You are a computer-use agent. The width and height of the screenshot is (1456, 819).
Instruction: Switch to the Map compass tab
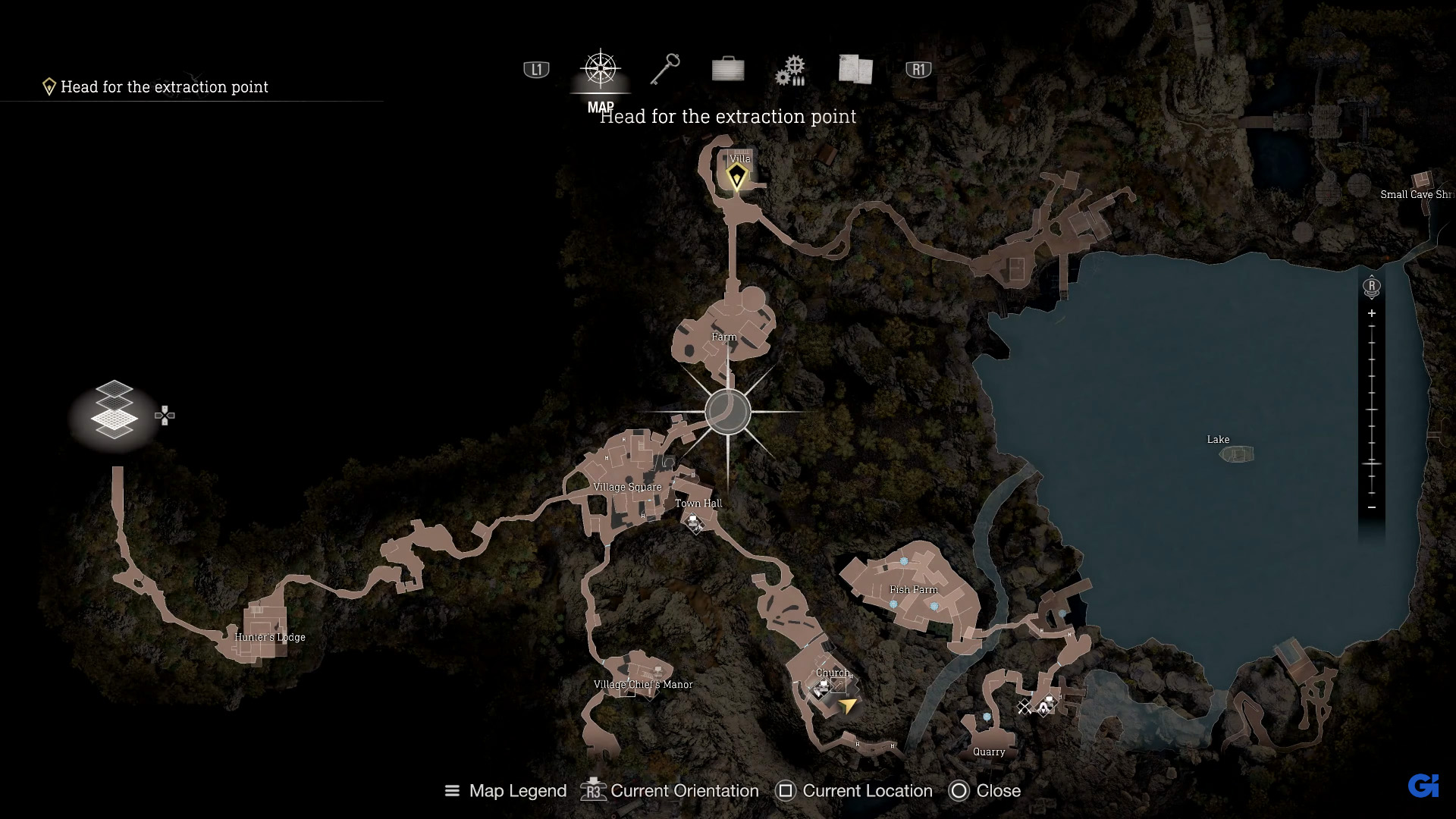coord(600,70)
